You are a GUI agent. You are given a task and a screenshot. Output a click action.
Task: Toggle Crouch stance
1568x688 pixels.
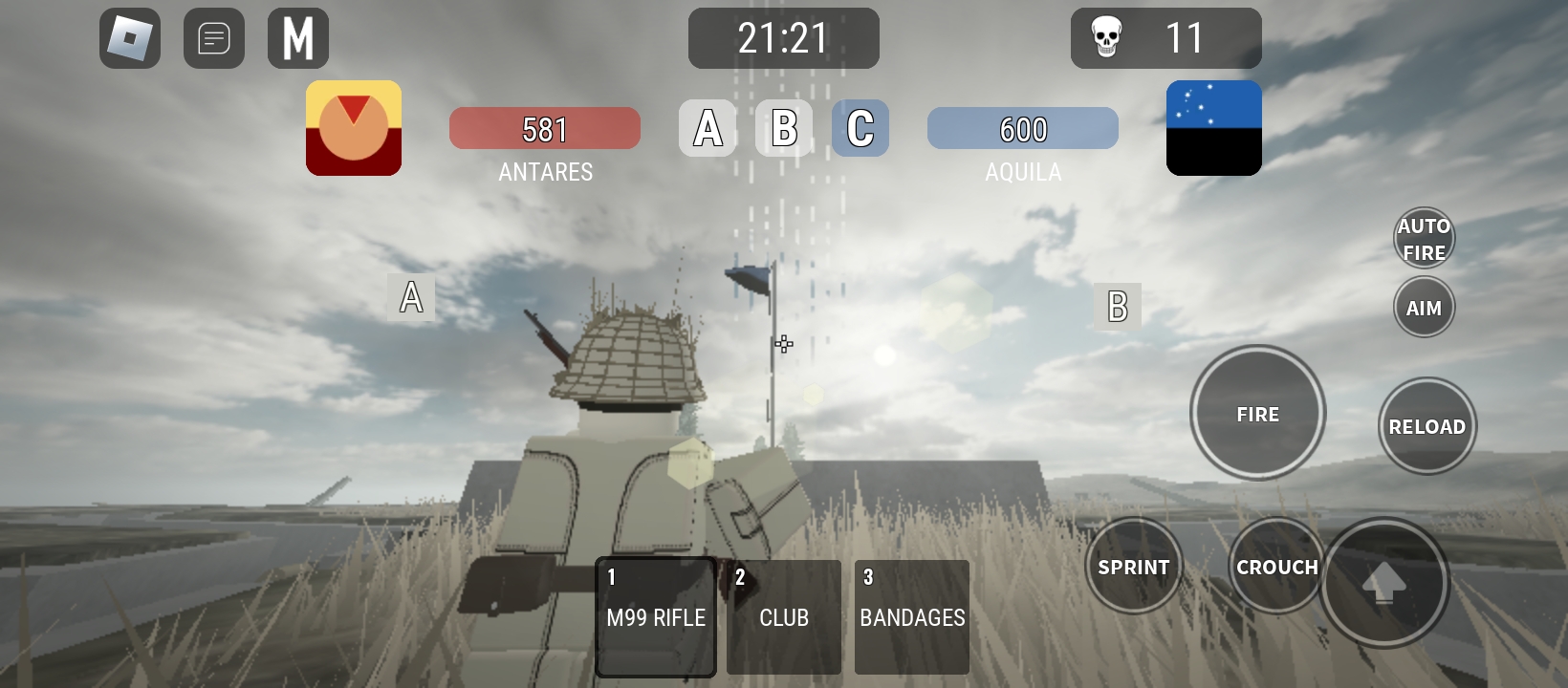[1276, 567]
